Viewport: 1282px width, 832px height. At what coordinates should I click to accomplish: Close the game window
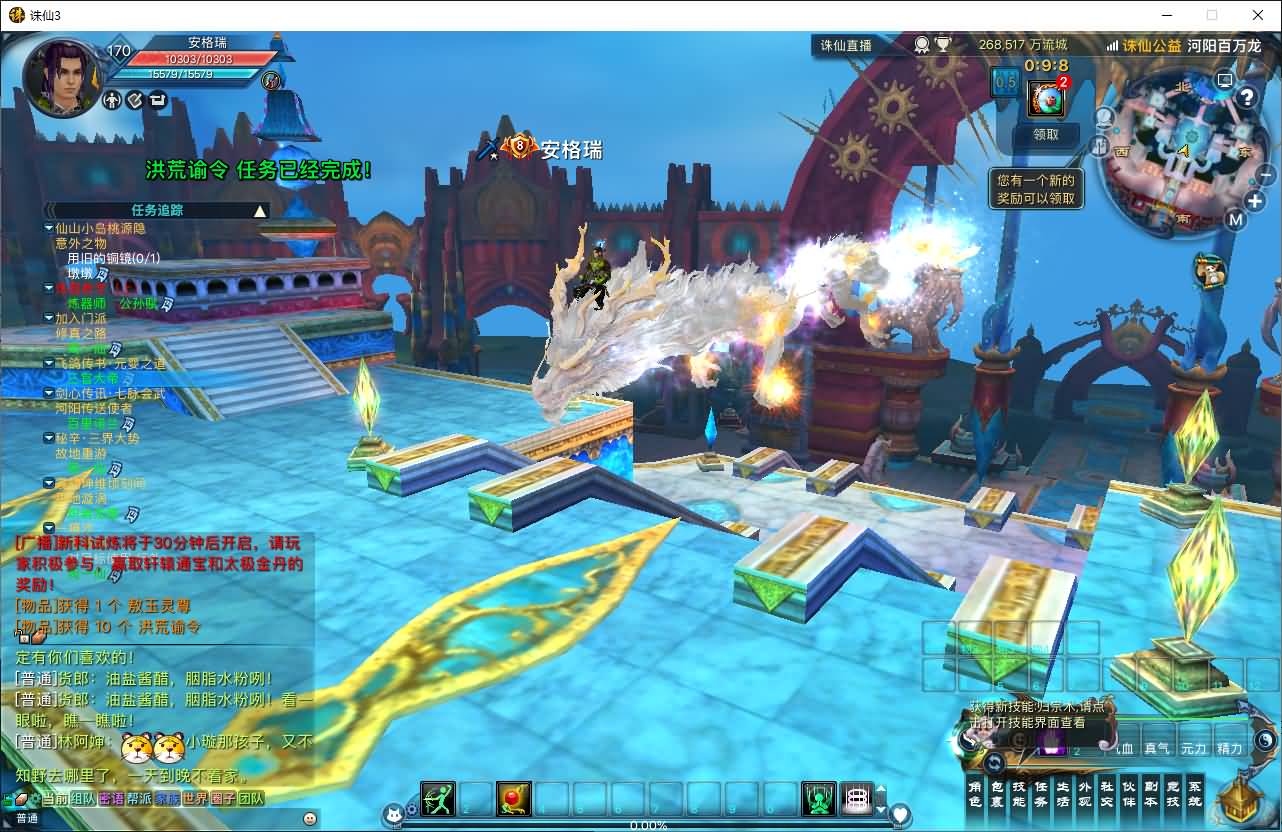click(1258, 15)
